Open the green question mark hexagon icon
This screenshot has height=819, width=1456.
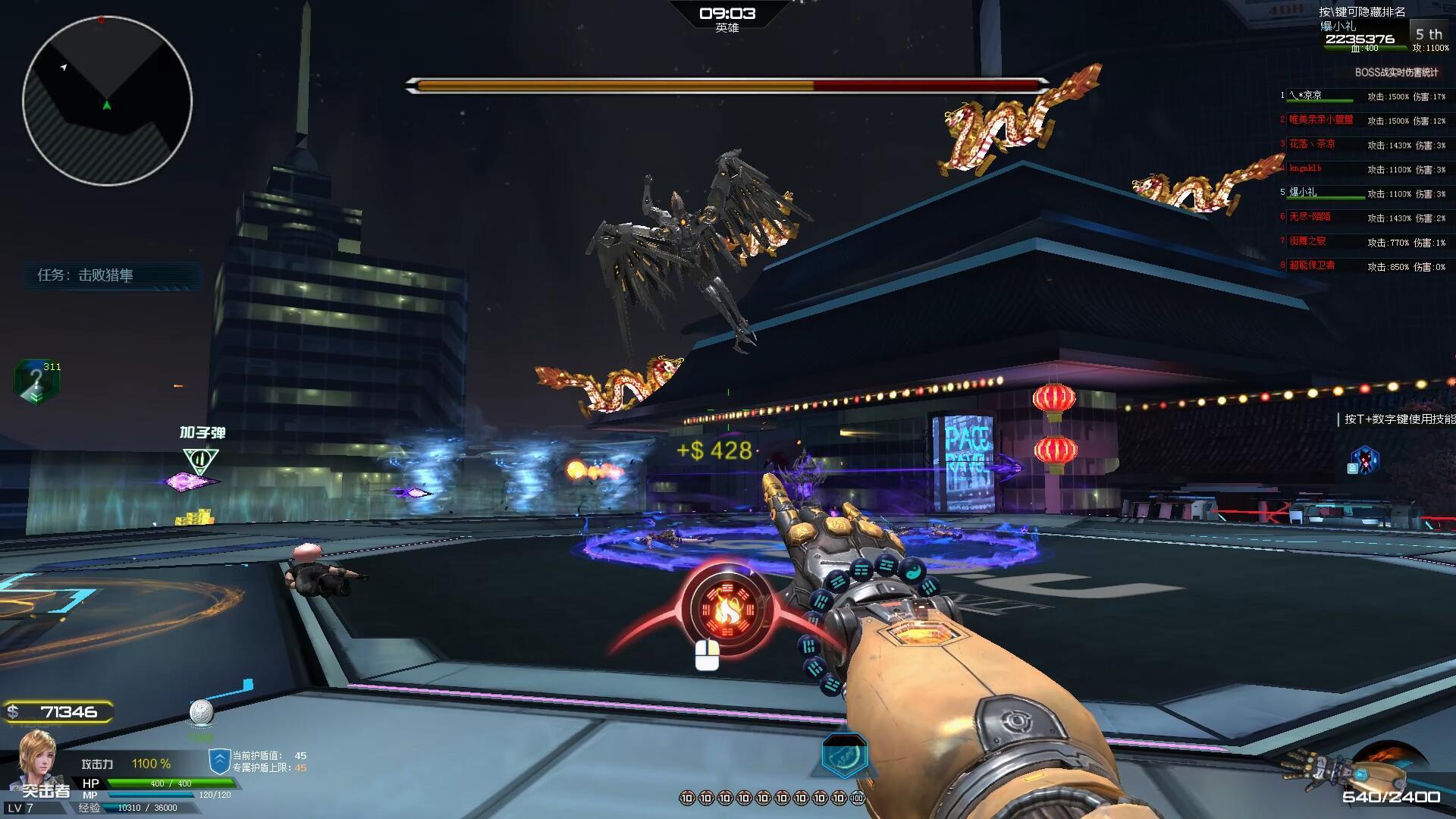(x=36, y=381)
